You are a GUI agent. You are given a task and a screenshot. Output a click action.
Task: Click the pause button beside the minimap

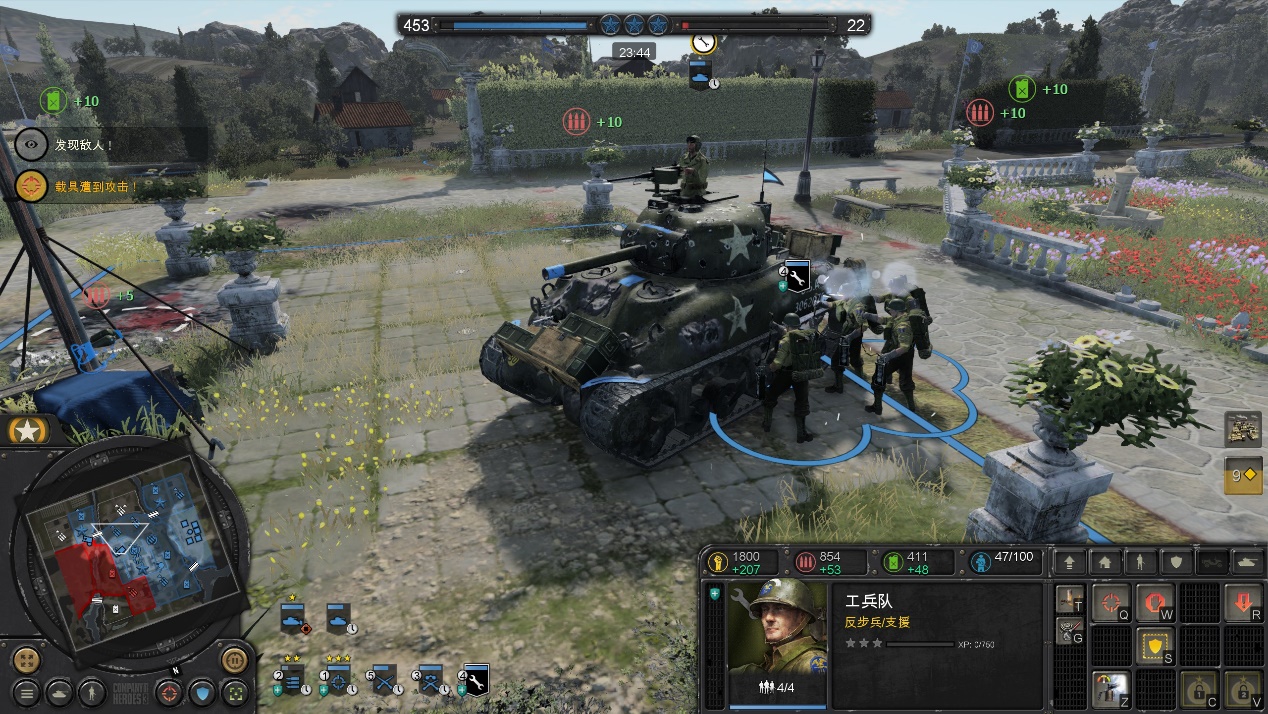pyautogui.click(x=234, y=660)
